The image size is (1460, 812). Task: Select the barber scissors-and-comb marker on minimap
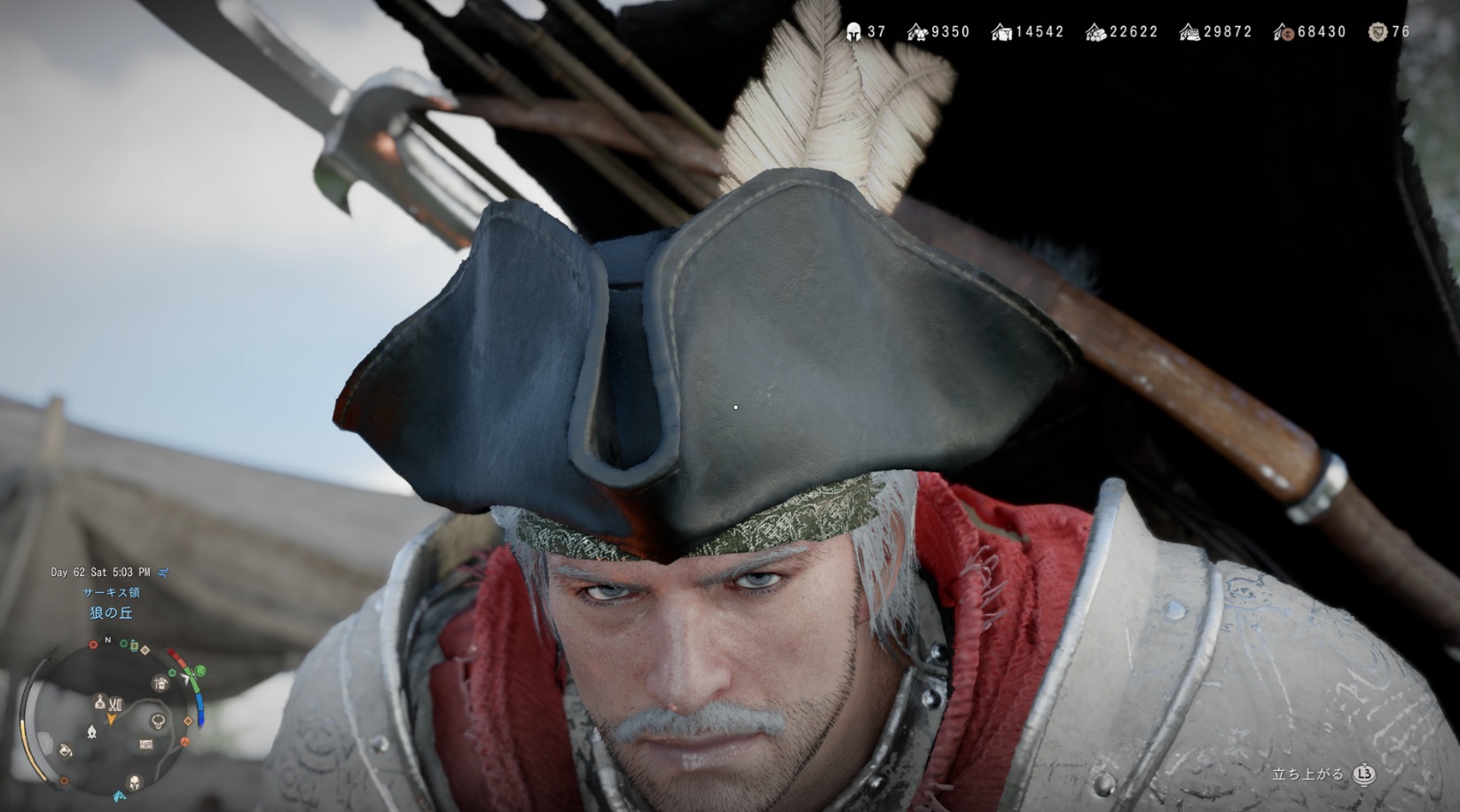pos(115,703)
